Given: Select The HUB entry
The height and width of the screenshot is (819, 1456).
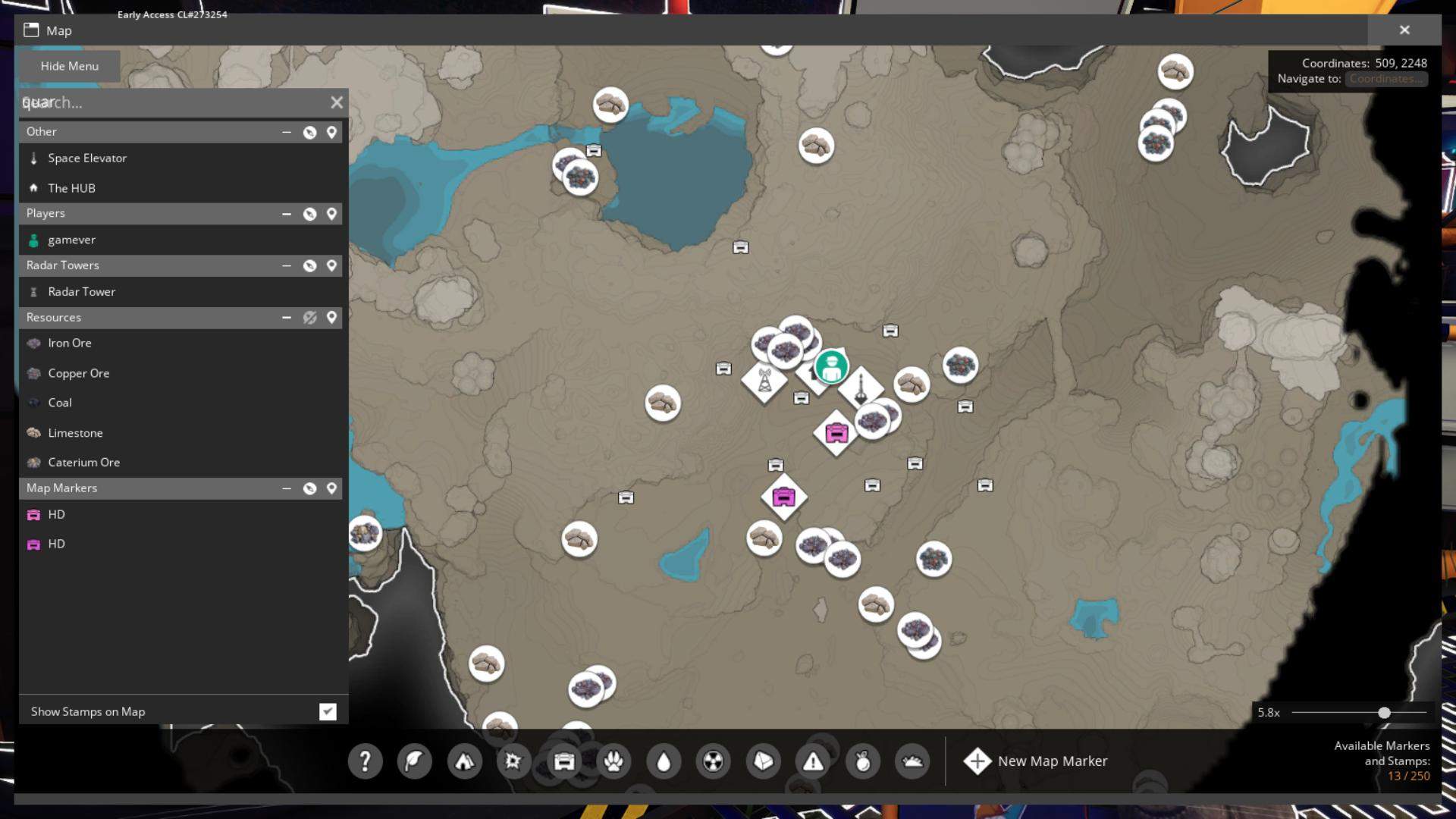Looking at the screenshot, I should pyautogui.click(x=71, y=188).
